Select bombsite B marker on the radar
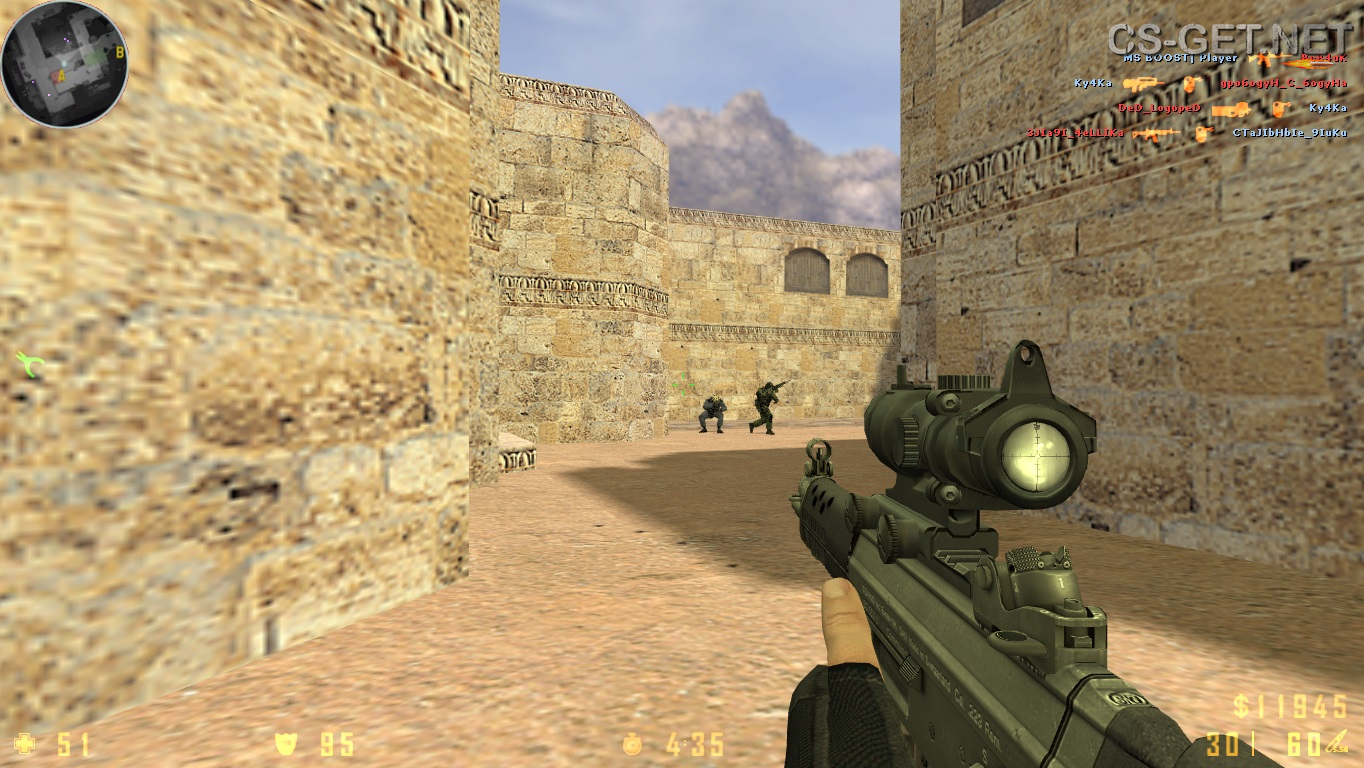Screen dimensions: 1364x768 120,52
